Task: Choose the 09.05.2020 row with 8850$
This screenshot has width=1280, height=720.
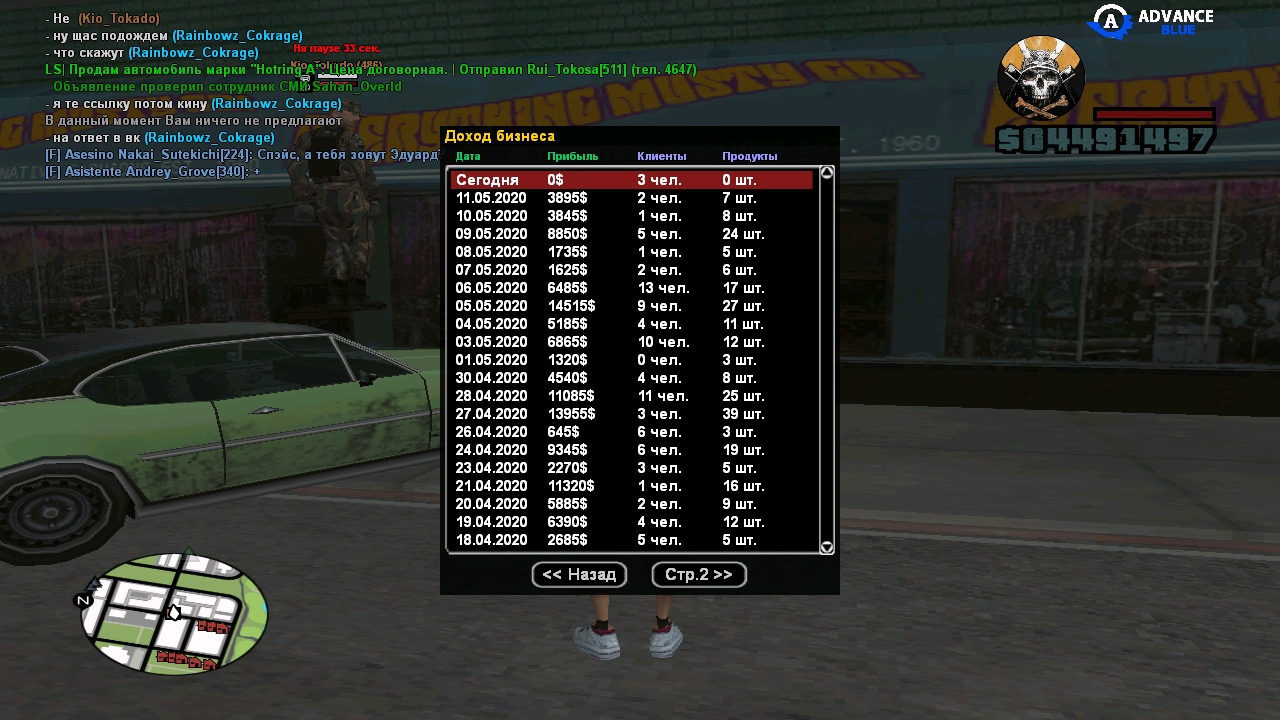Action: pyautogui.click(x=631, y=234)
